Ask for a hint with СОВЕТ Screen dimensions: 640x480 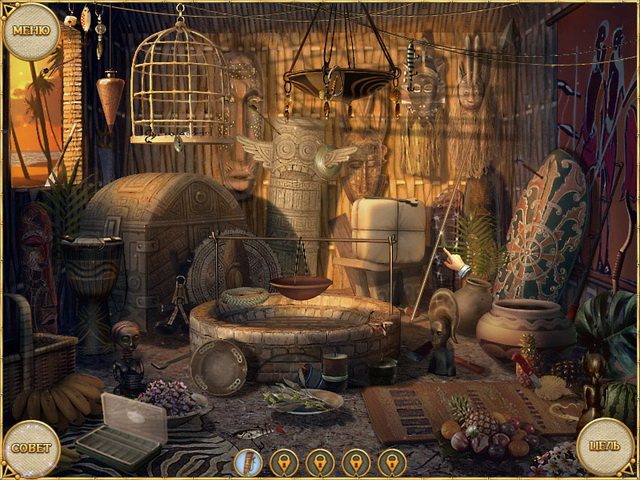pos(30,447)
